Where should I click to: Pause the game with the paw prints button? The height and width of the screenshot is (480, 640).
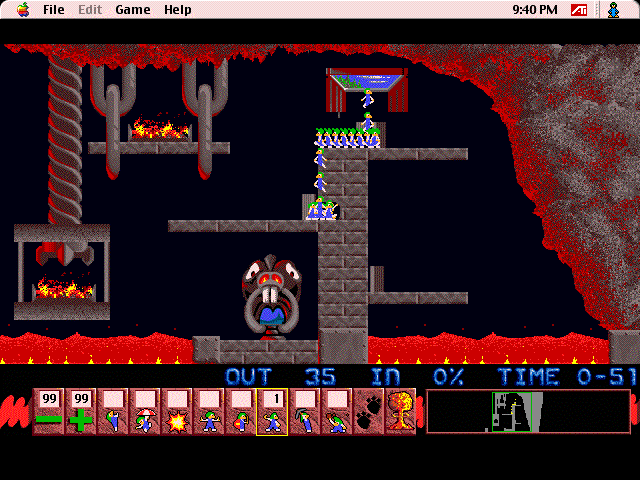[368, 412]
